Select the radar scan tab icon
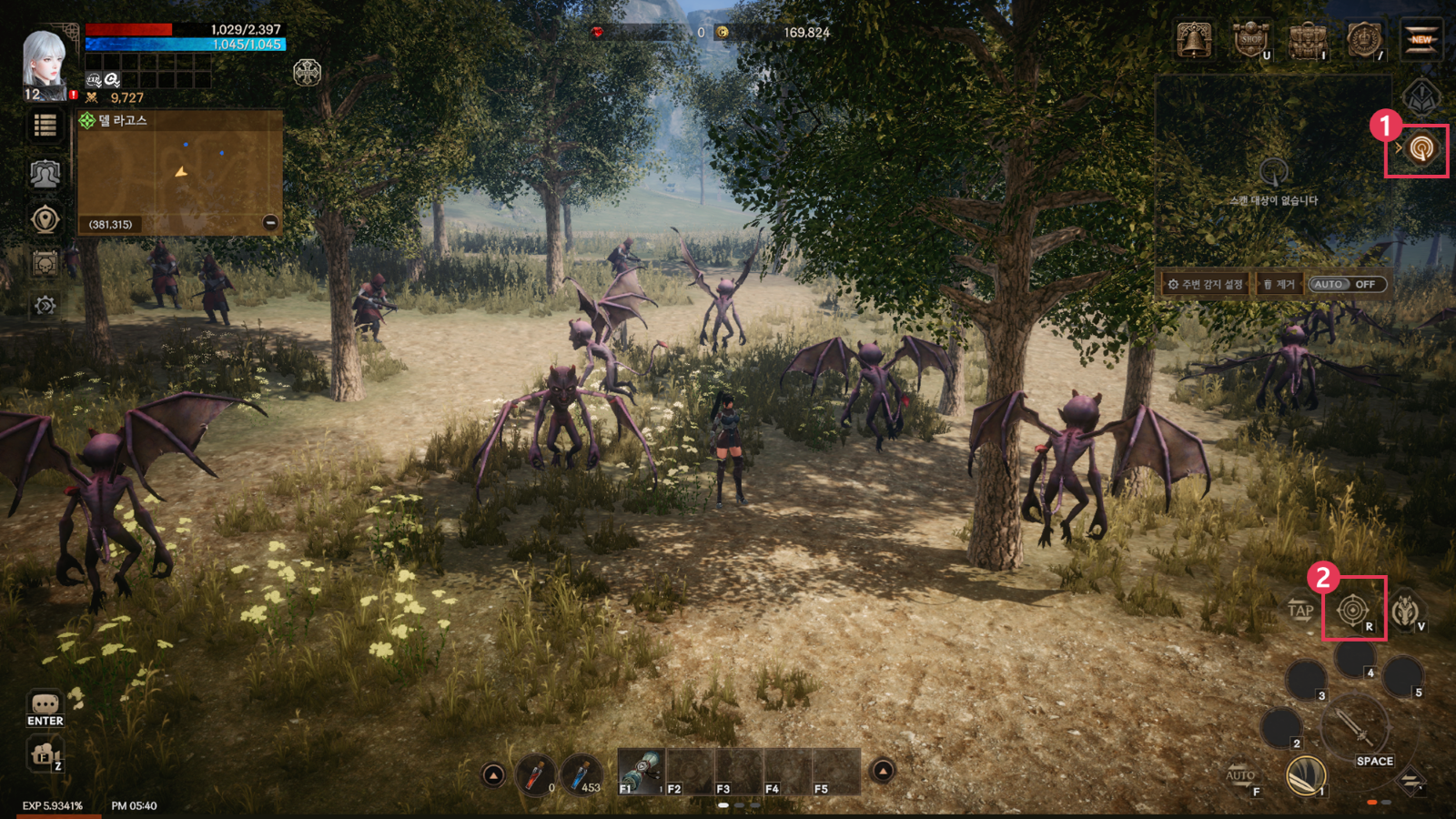The width and height of the screenshot is (1456, 819). [x=1421, y=148]
